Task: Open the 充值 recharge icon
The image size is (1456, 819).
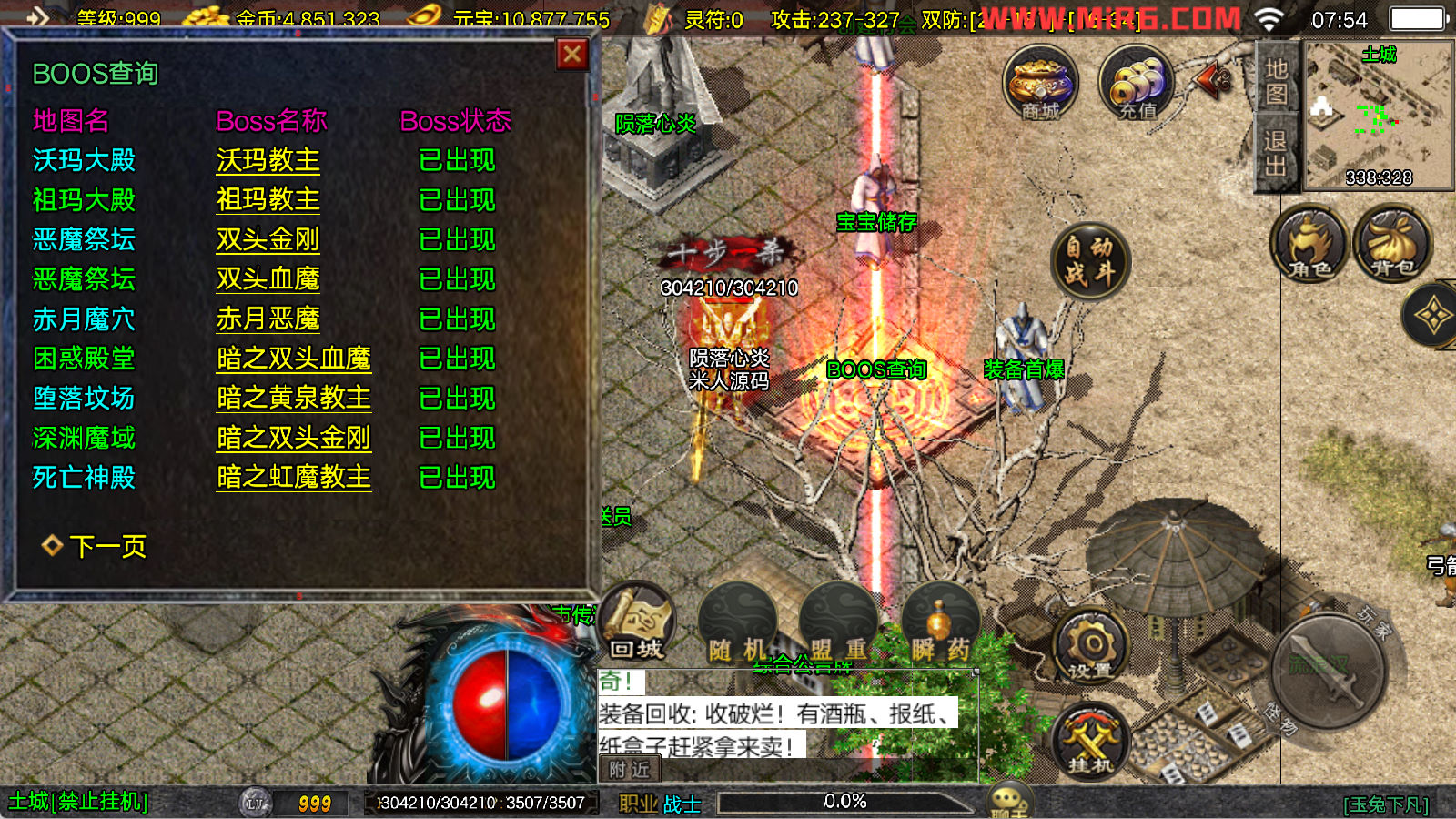Action: tap(1137, 84)
